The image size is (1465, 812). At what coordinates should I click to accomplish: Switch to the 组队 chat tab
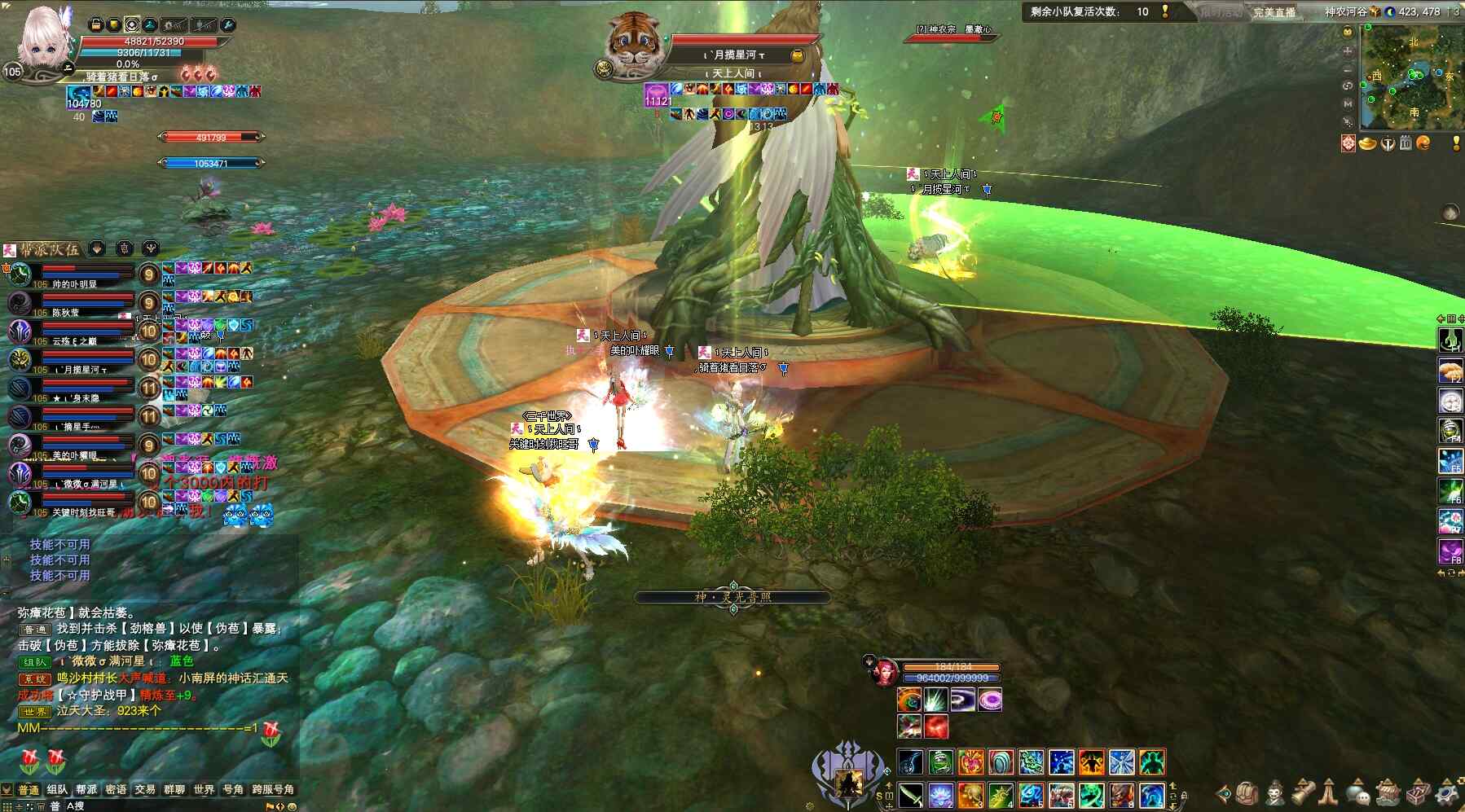click(x=57, y=789)
